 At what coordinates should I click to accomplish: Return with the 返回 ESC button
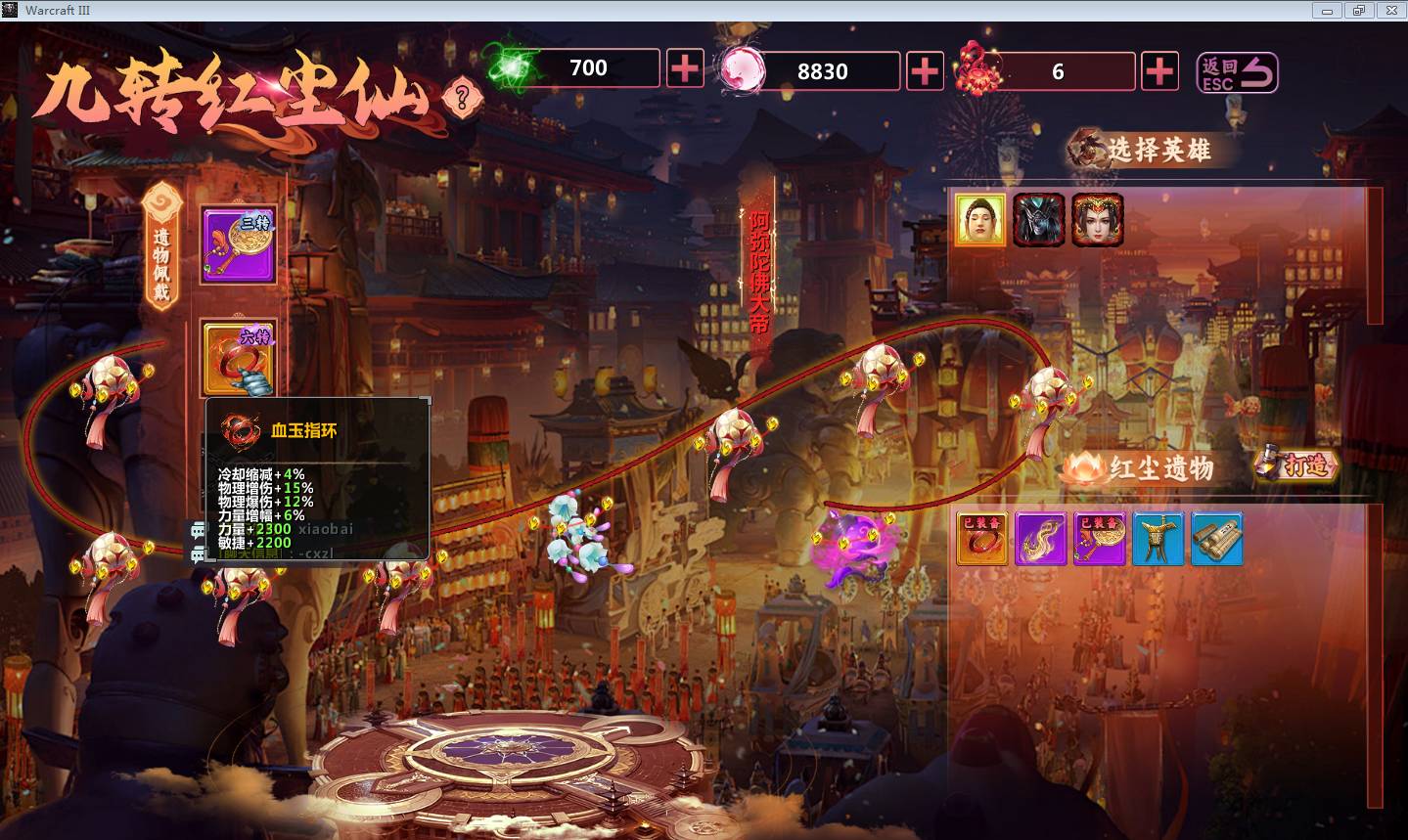1238,73
